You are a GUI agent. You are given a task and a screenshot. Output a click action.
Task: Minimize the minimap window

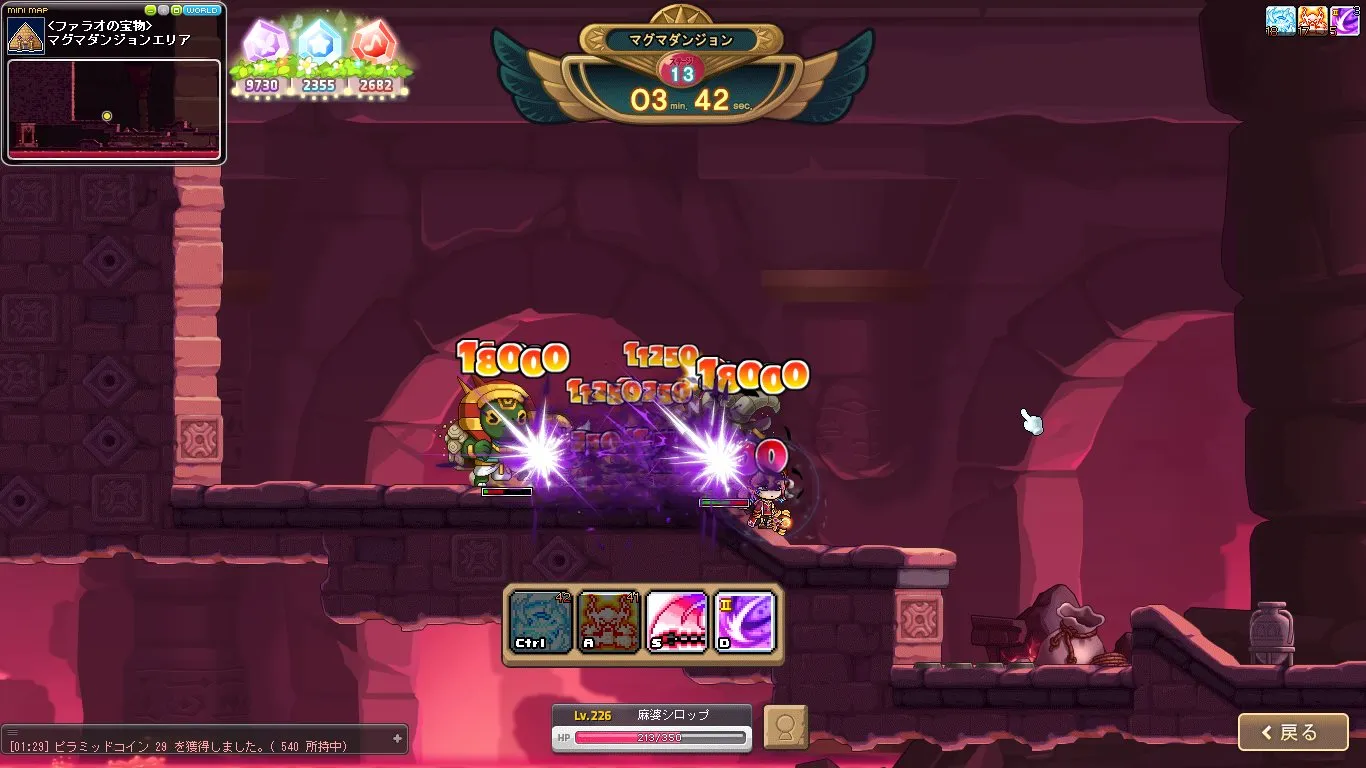point(150,10)
